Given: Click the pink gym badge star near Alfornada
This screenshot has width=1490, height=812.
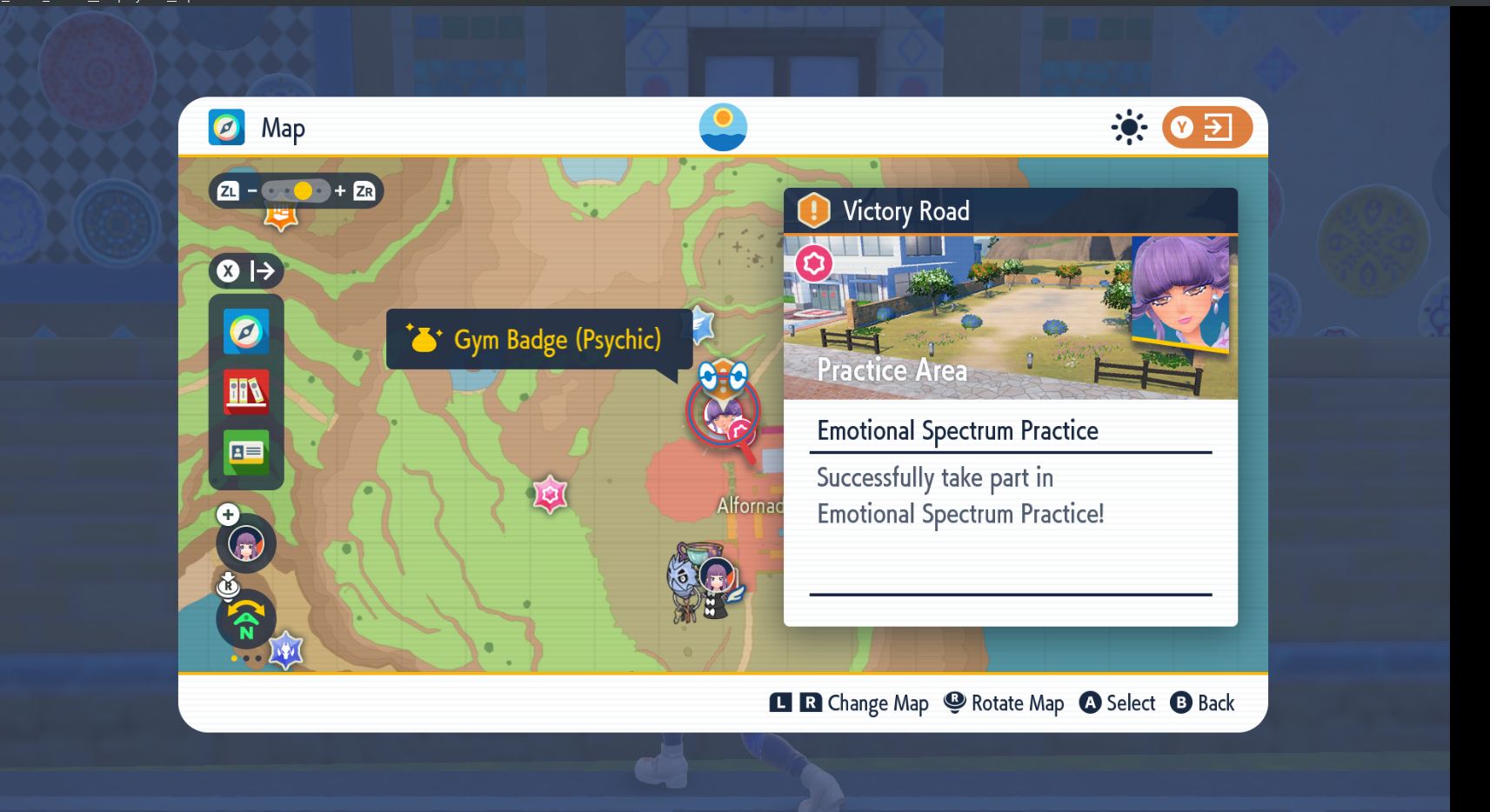Looking at the screenshot, I should tap(551, 496).
